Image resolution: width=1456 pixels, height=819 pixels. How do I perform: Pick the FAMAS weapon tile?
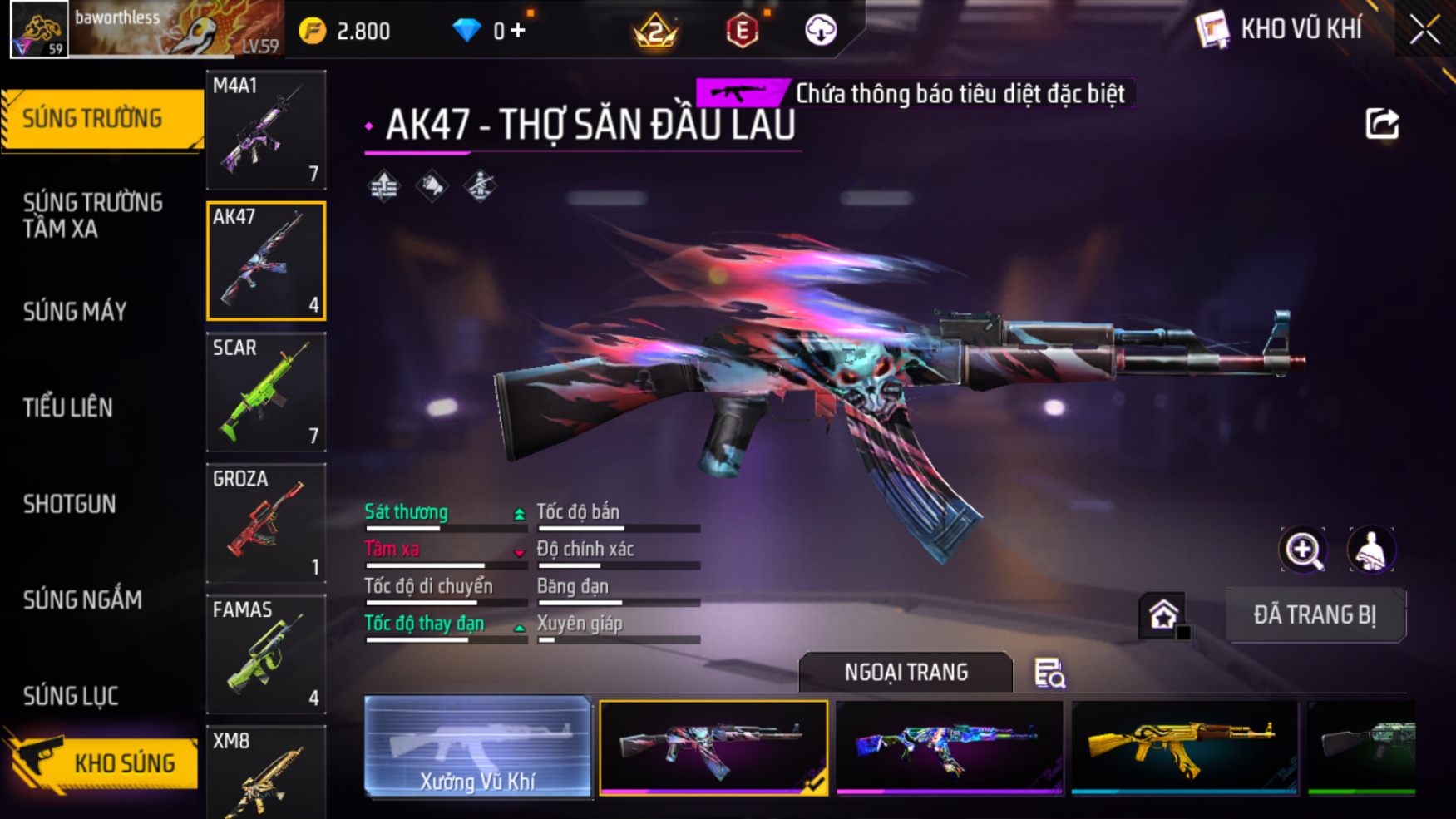pos(266,654)
